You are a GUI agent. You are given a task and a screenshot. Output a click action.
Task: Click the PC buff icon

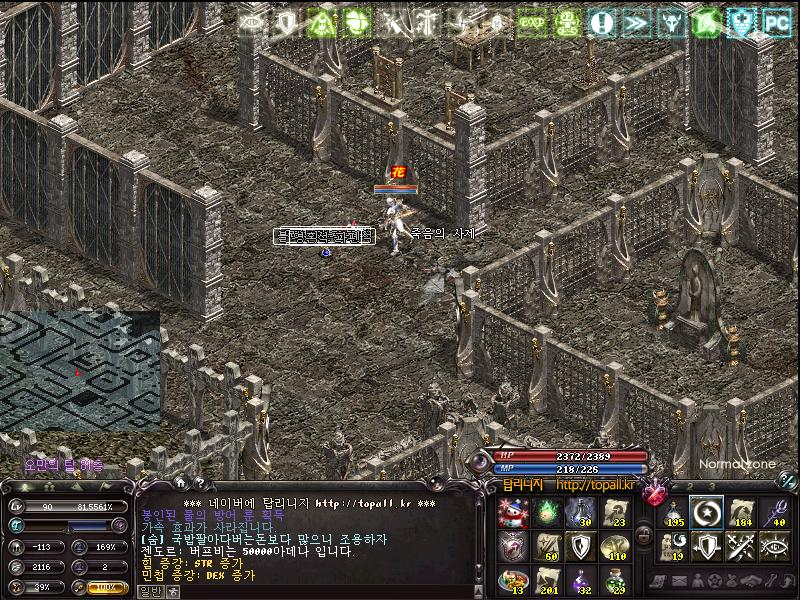777,22
